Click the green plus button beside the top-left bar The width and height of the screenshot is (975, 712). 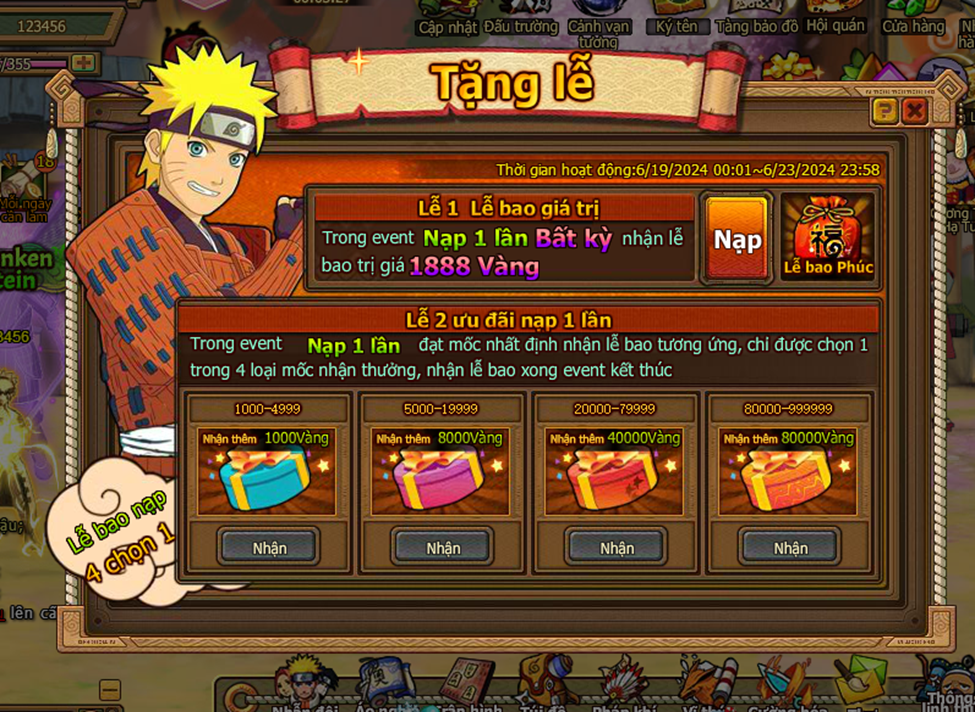[x=84, y=63]
